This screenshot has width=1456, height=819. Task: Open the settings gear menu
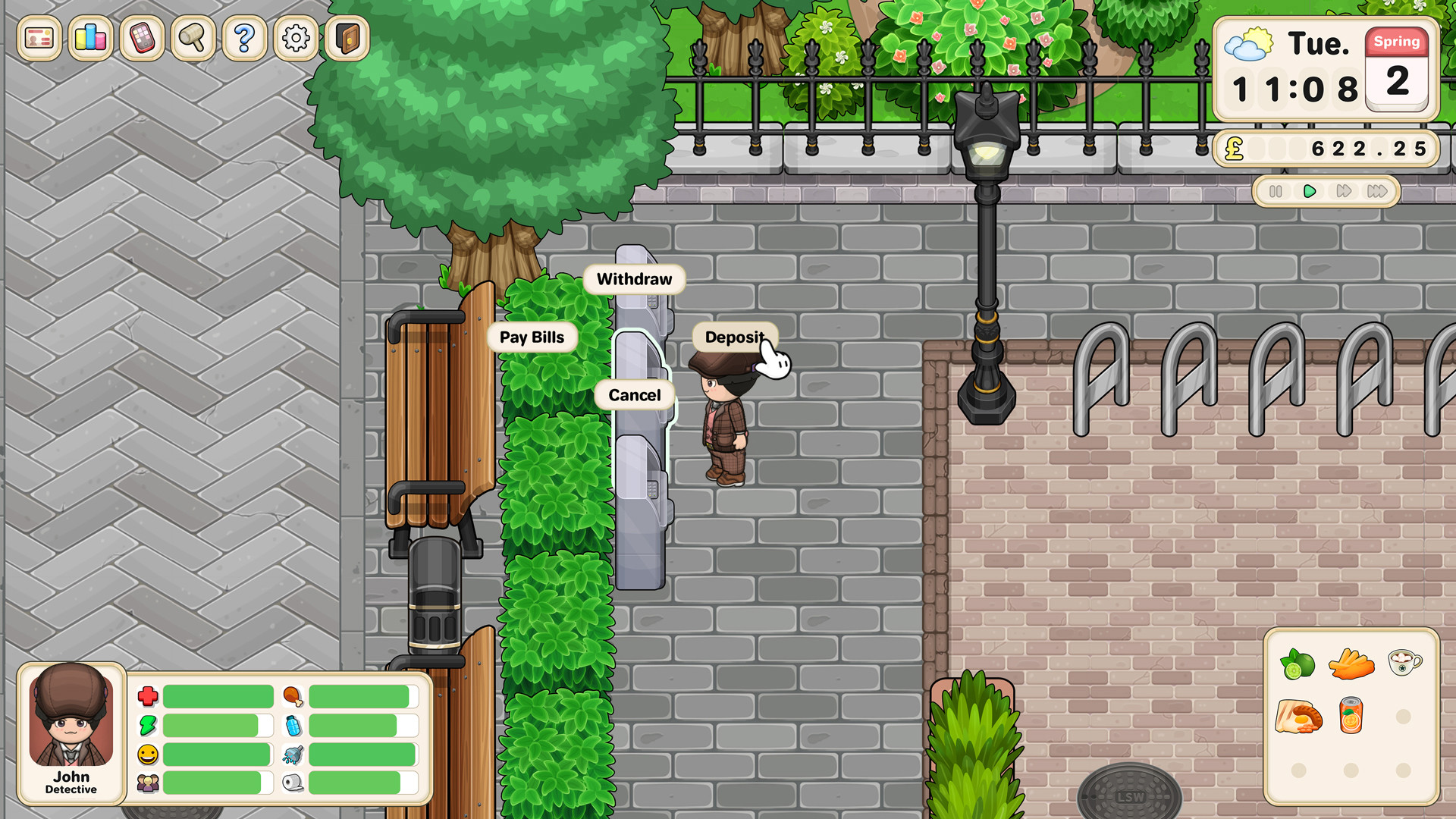click(294, 36)
